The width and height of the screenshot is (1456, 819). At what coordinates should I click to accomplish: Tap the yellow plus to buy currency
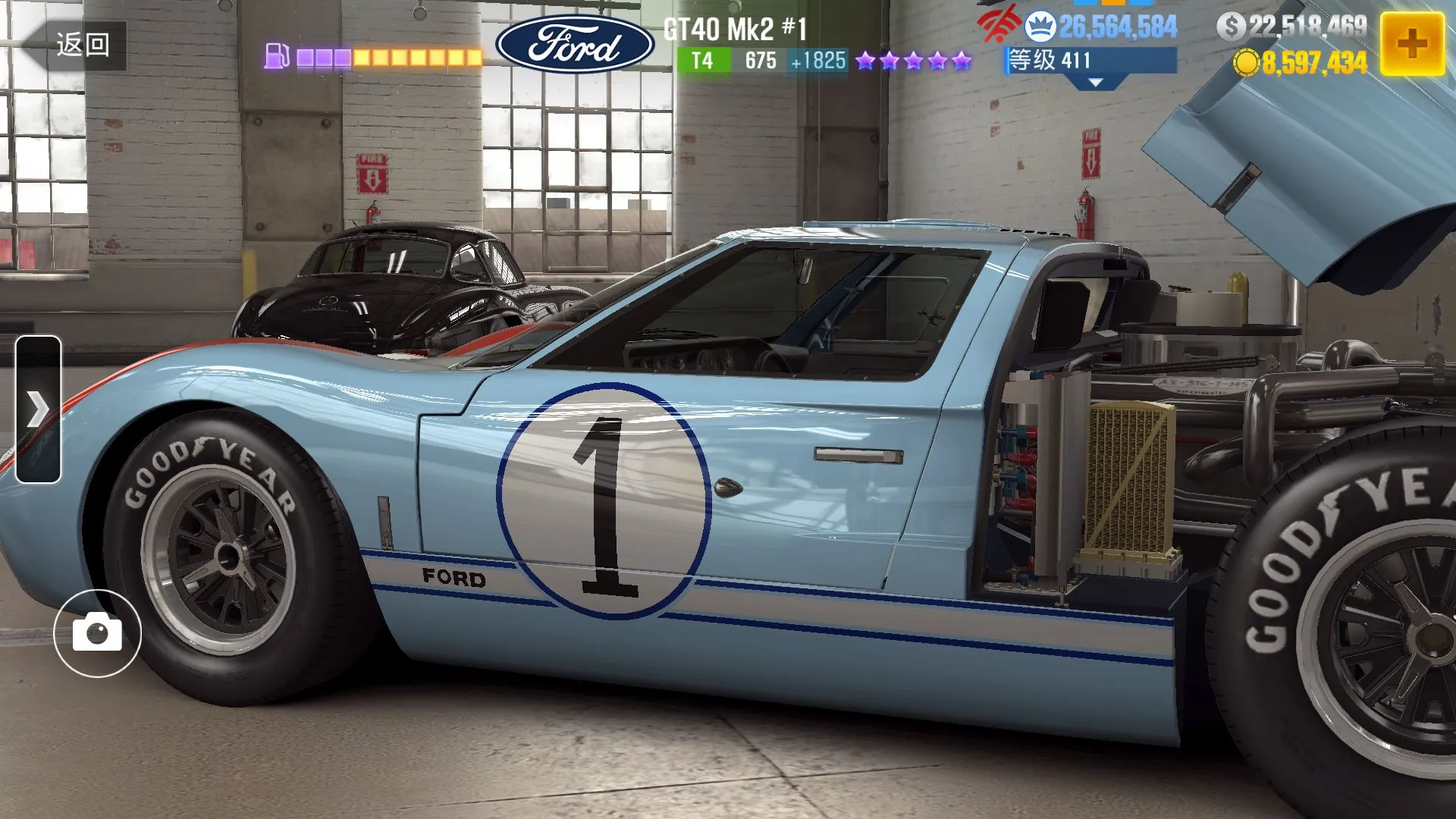pyautogui.click(x=1411, y=44)
